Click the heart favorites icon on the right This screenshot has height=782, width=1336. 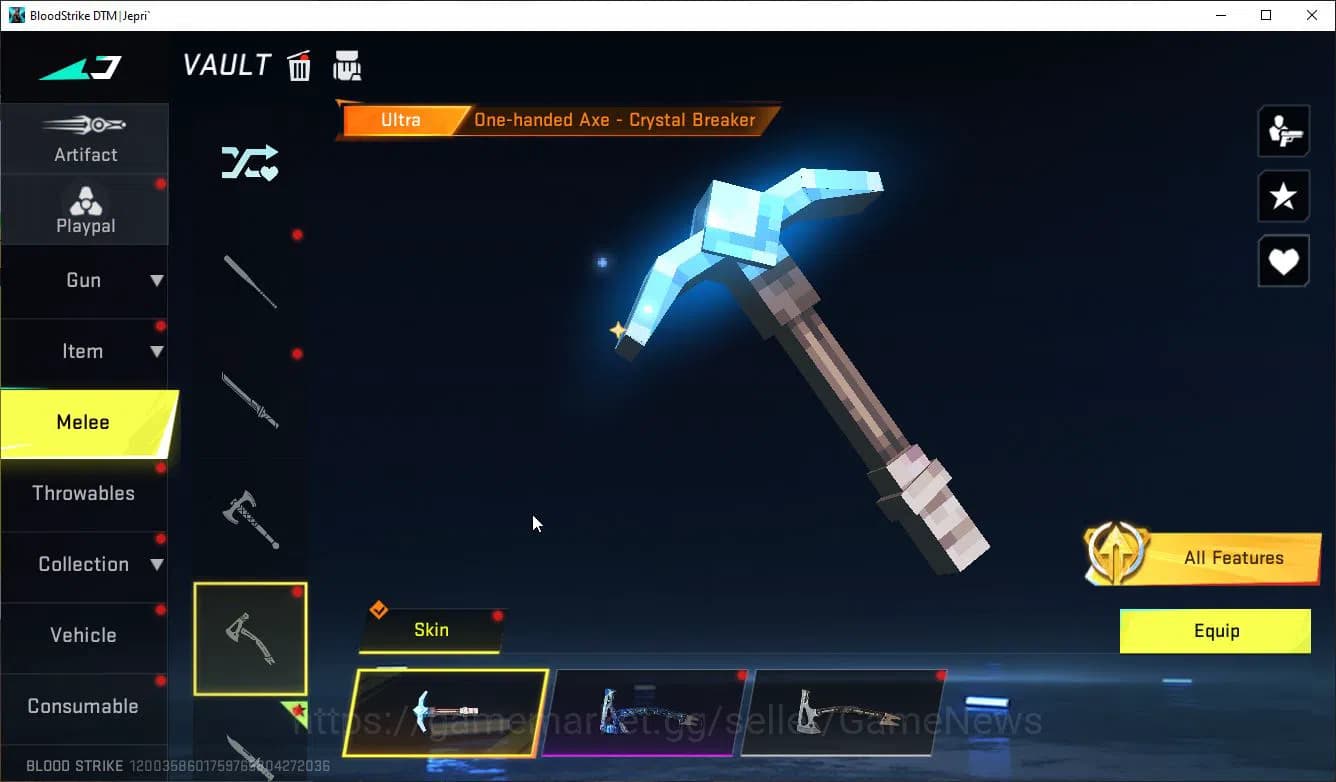1284,261
